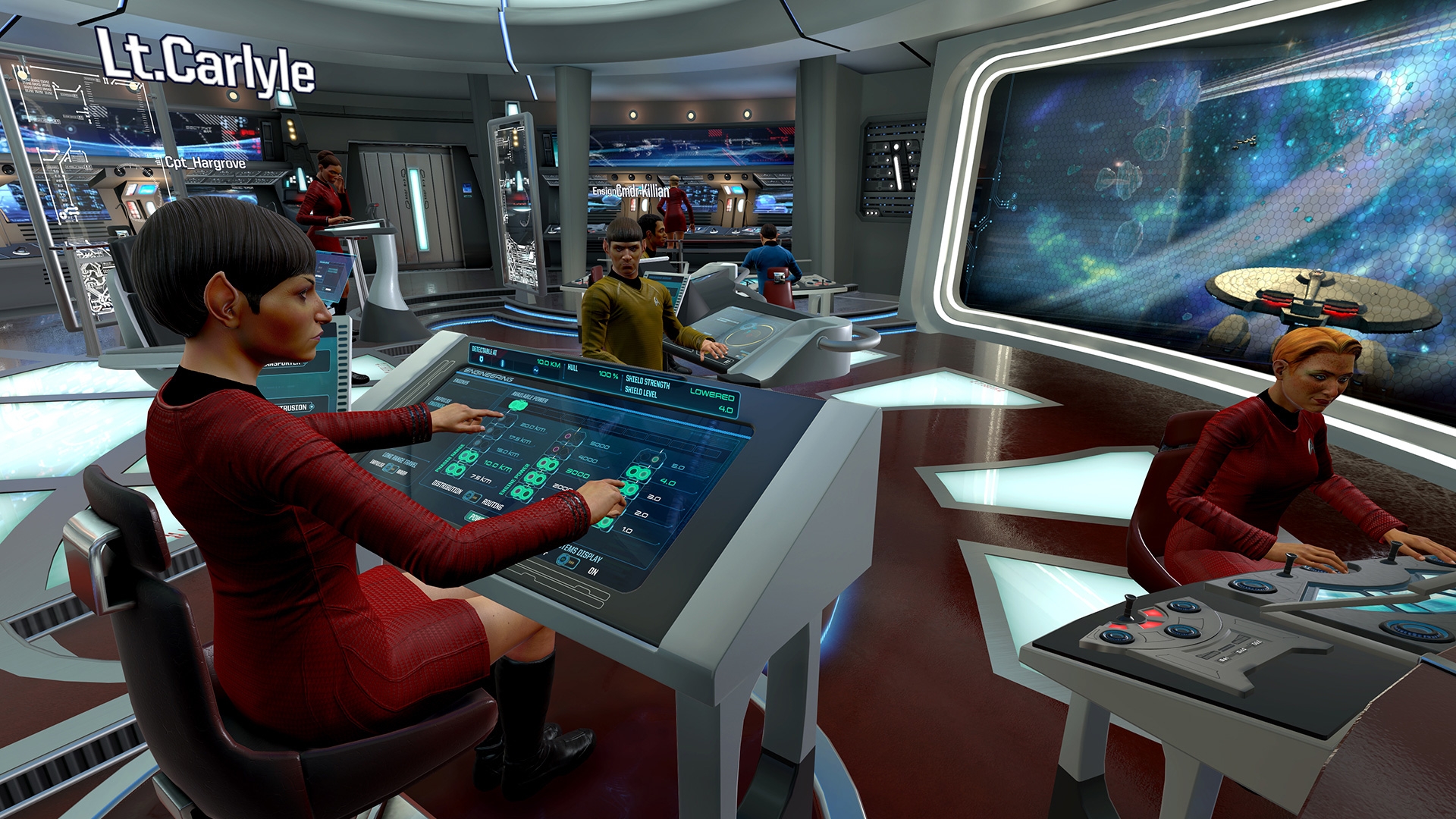
Task: Click the green Available Power node icon
Action: point(518,404)
